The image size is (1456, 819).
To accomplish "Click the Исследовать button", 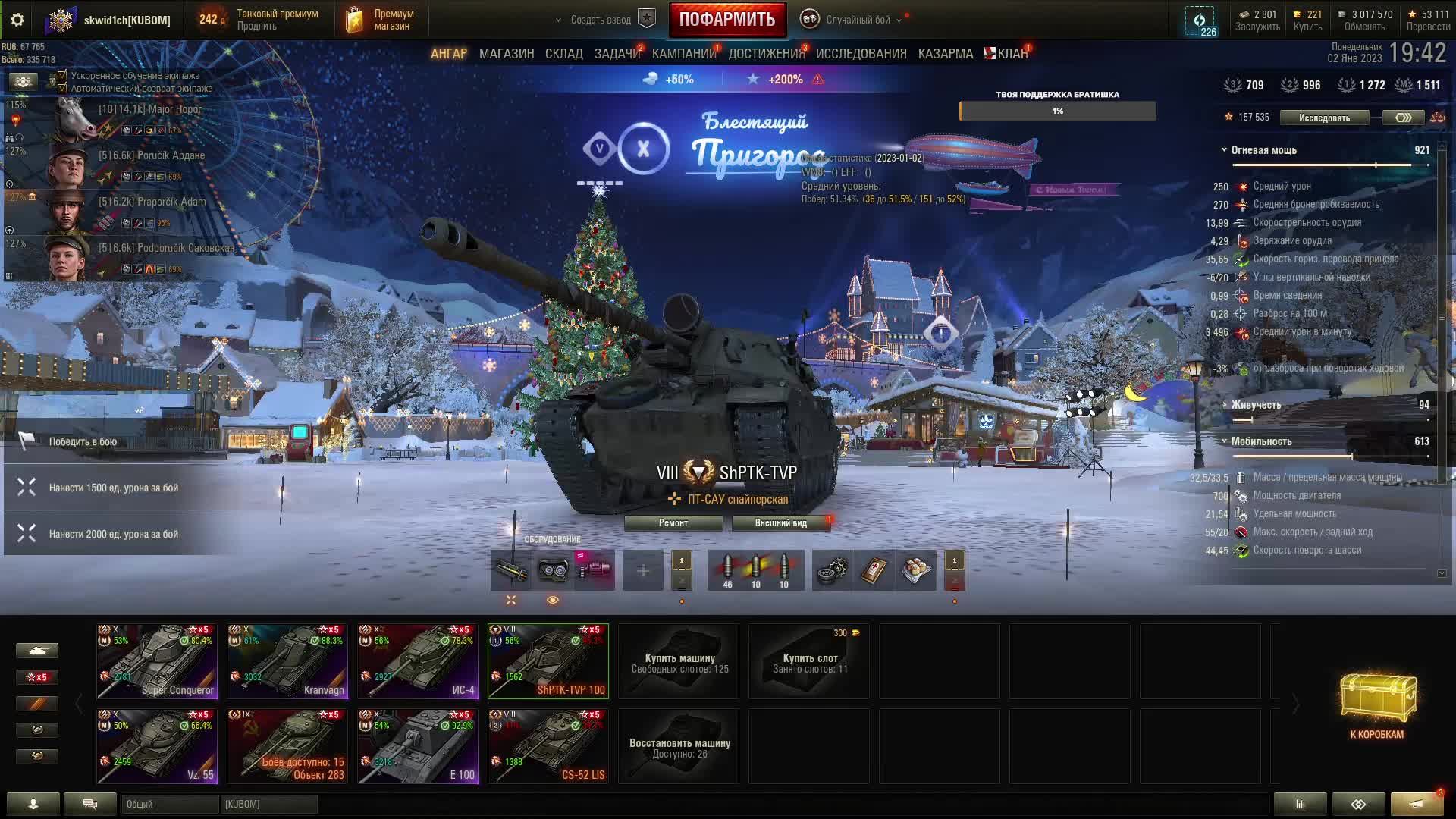I will point(1324,118).
